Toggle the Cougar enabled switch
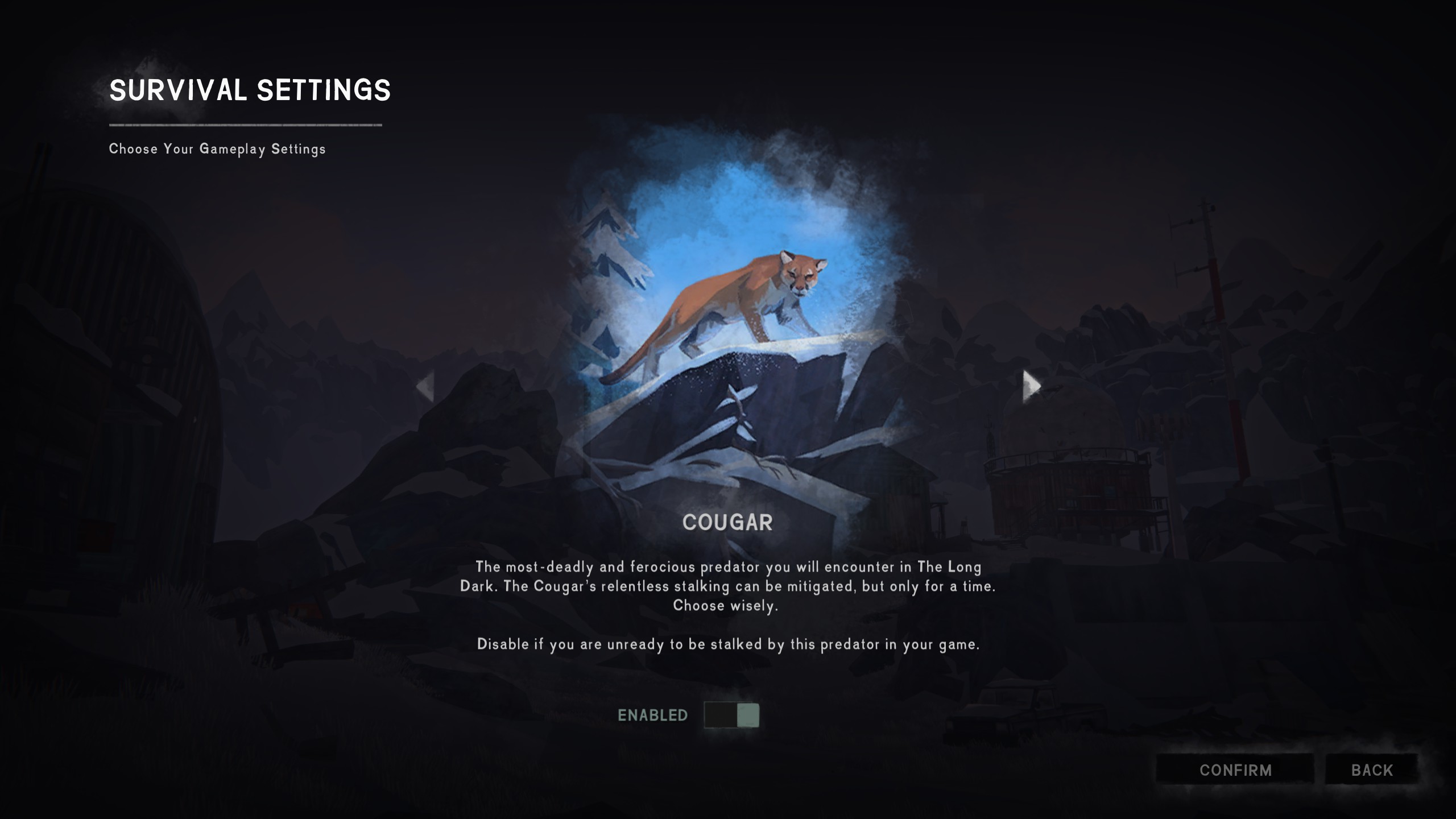The height and width of the screenshot is (819, 1456). pyautogui.click(x=731, y=715)
